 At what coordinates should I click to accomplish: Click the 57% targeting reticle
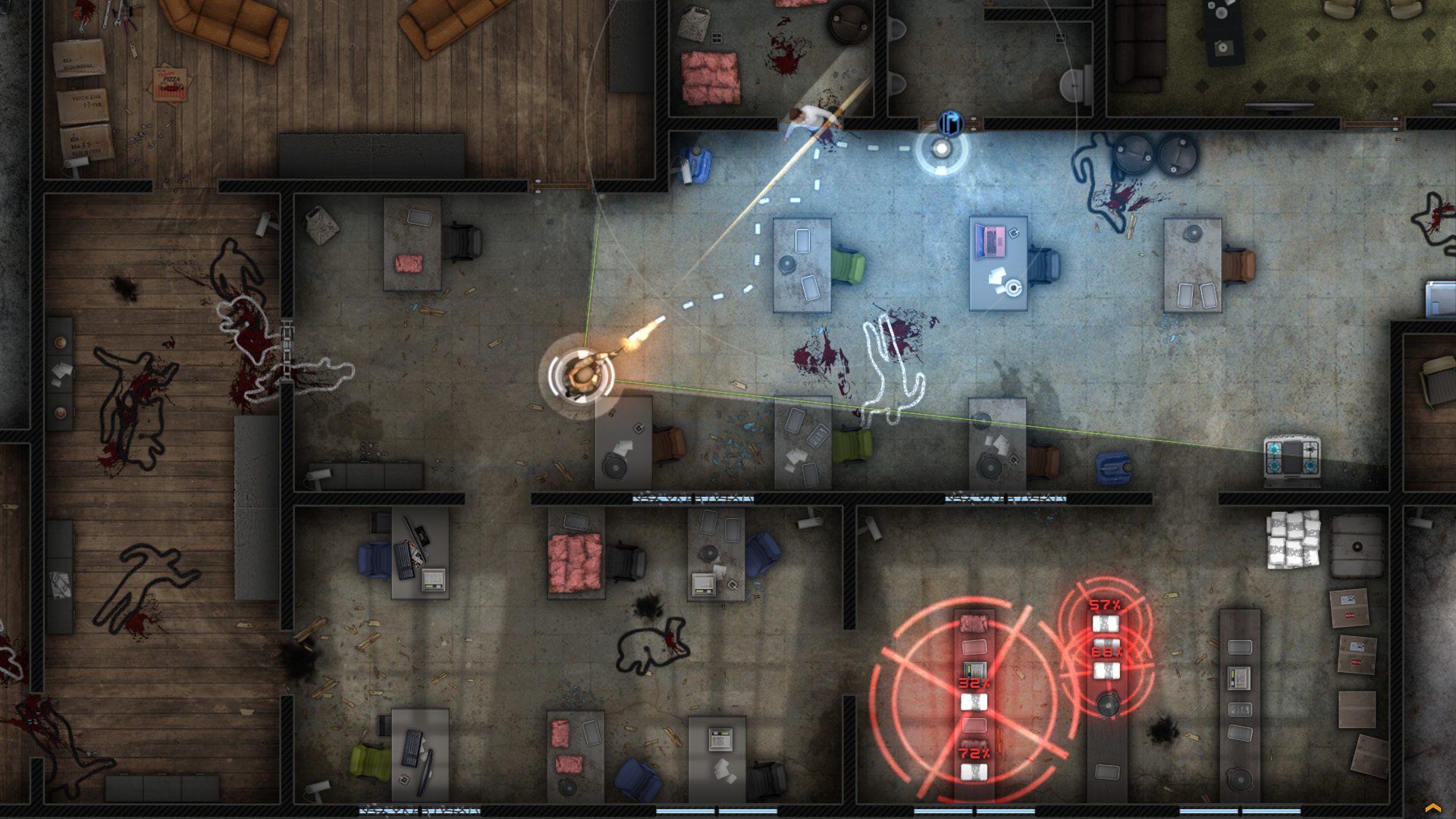pyautogui.click(x=1104, y=604)
